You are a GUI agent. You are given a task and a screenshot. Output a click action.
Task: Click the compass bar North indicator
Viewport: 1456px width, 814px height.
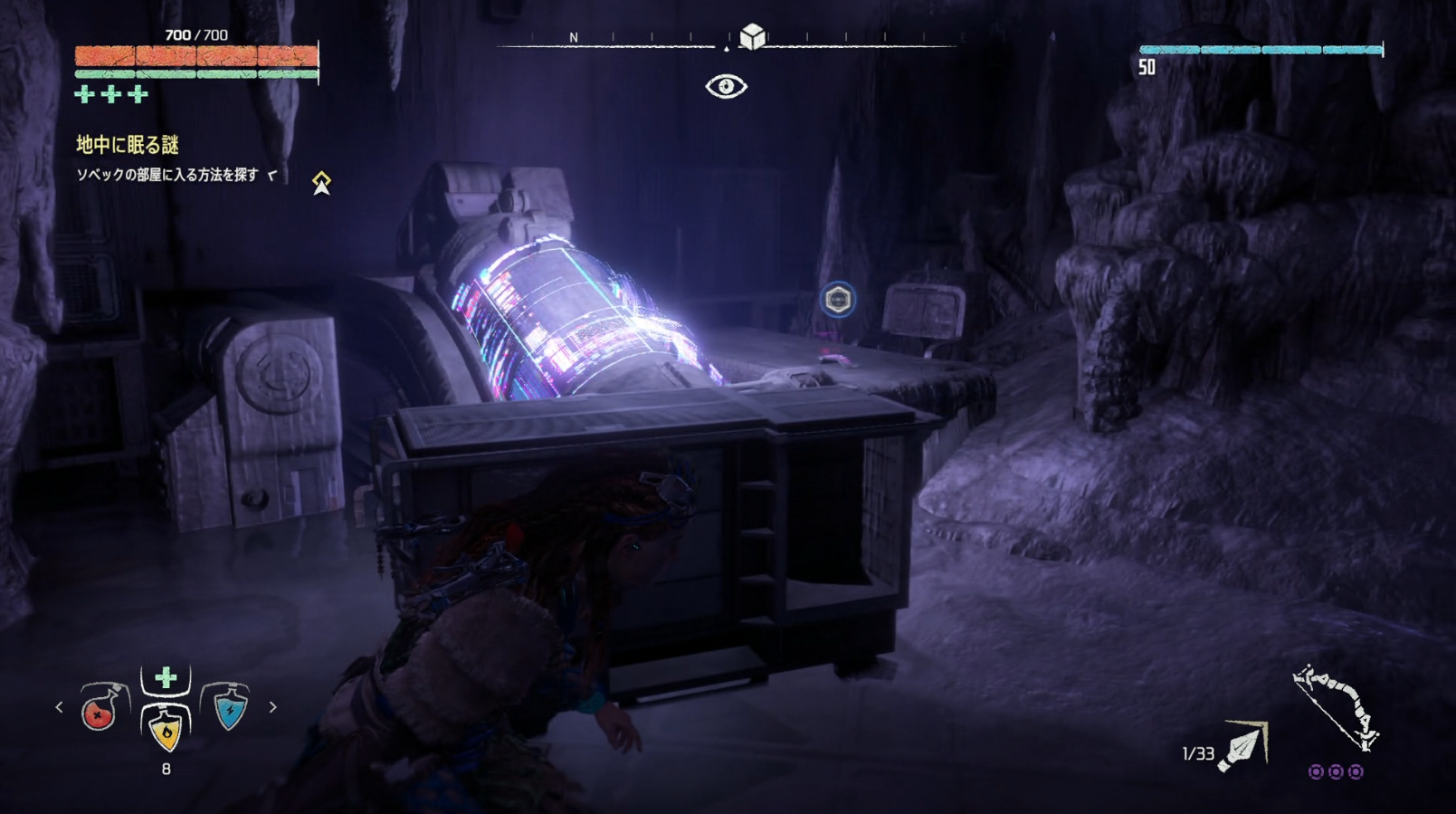(x=573, y=37)
